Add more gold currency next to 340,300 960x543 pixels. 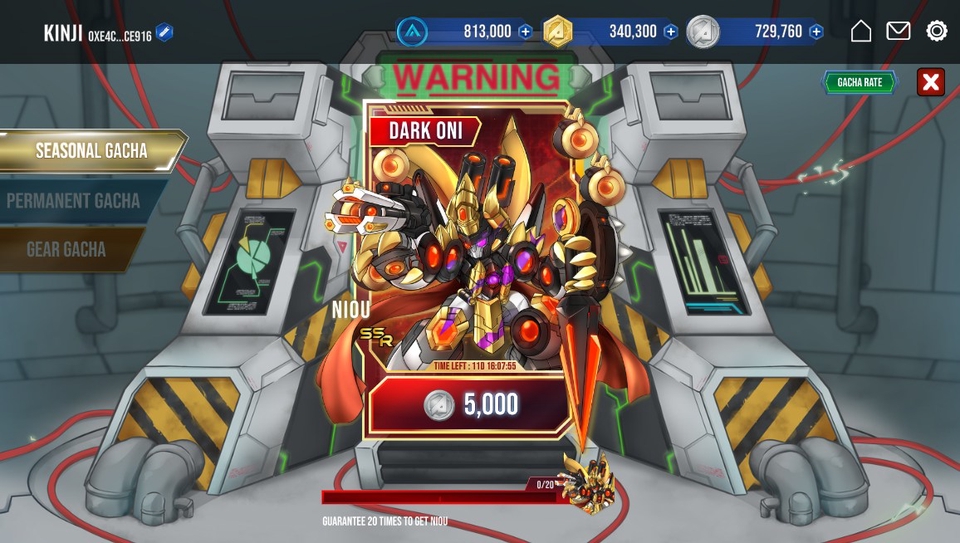[671, 32]
